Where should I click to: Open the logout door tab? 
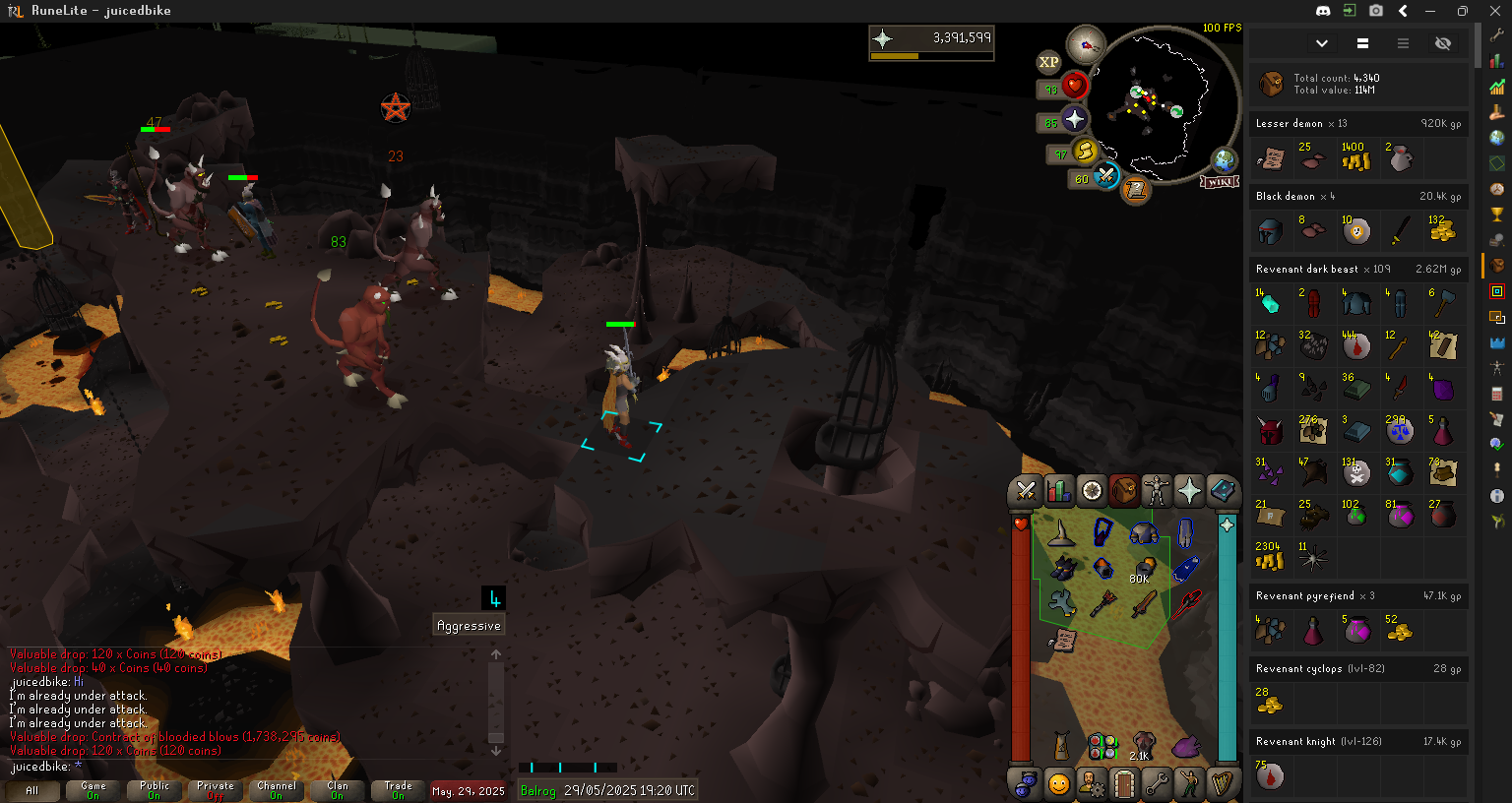point(1124,784)
